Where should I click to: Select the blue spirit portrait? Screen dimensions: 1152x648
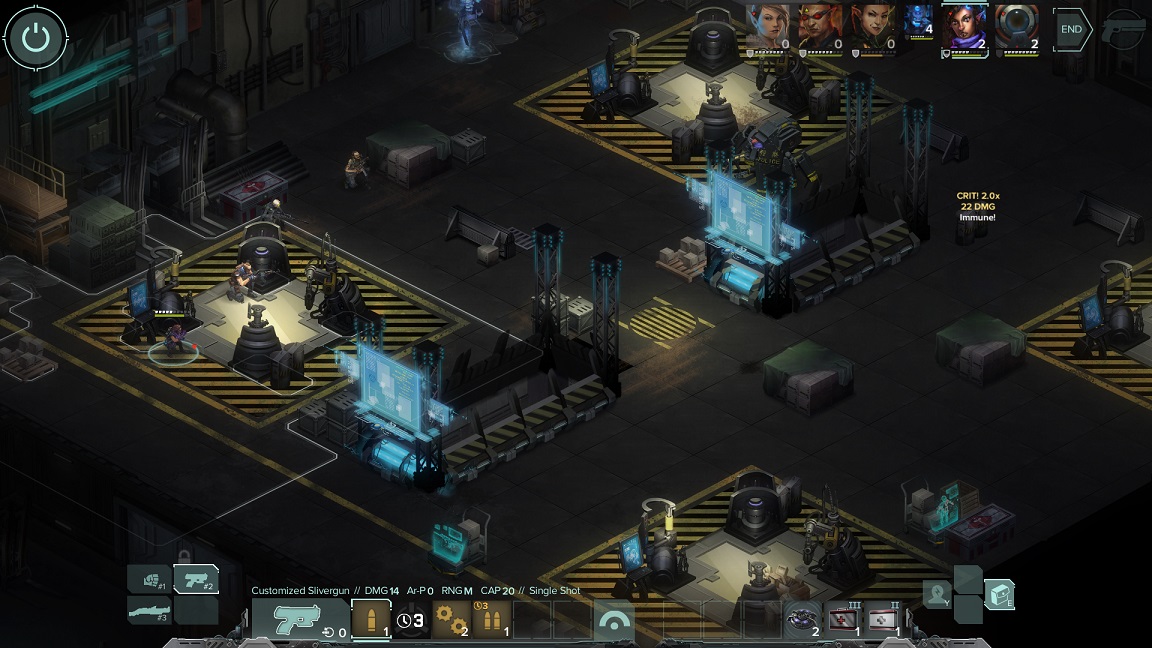pos(919,20)
